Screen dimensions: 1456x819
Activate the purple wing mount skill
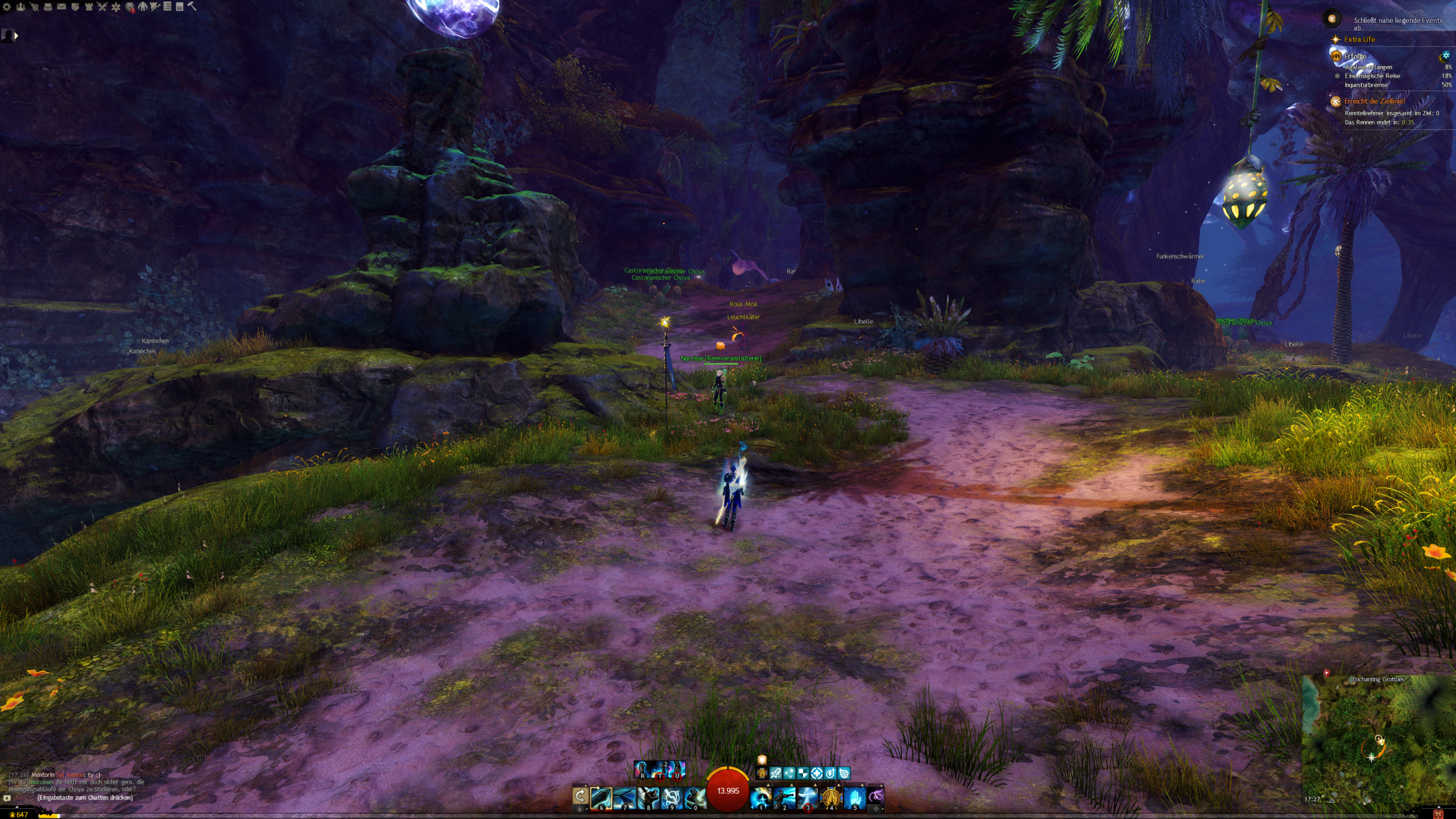pos(876,796)
